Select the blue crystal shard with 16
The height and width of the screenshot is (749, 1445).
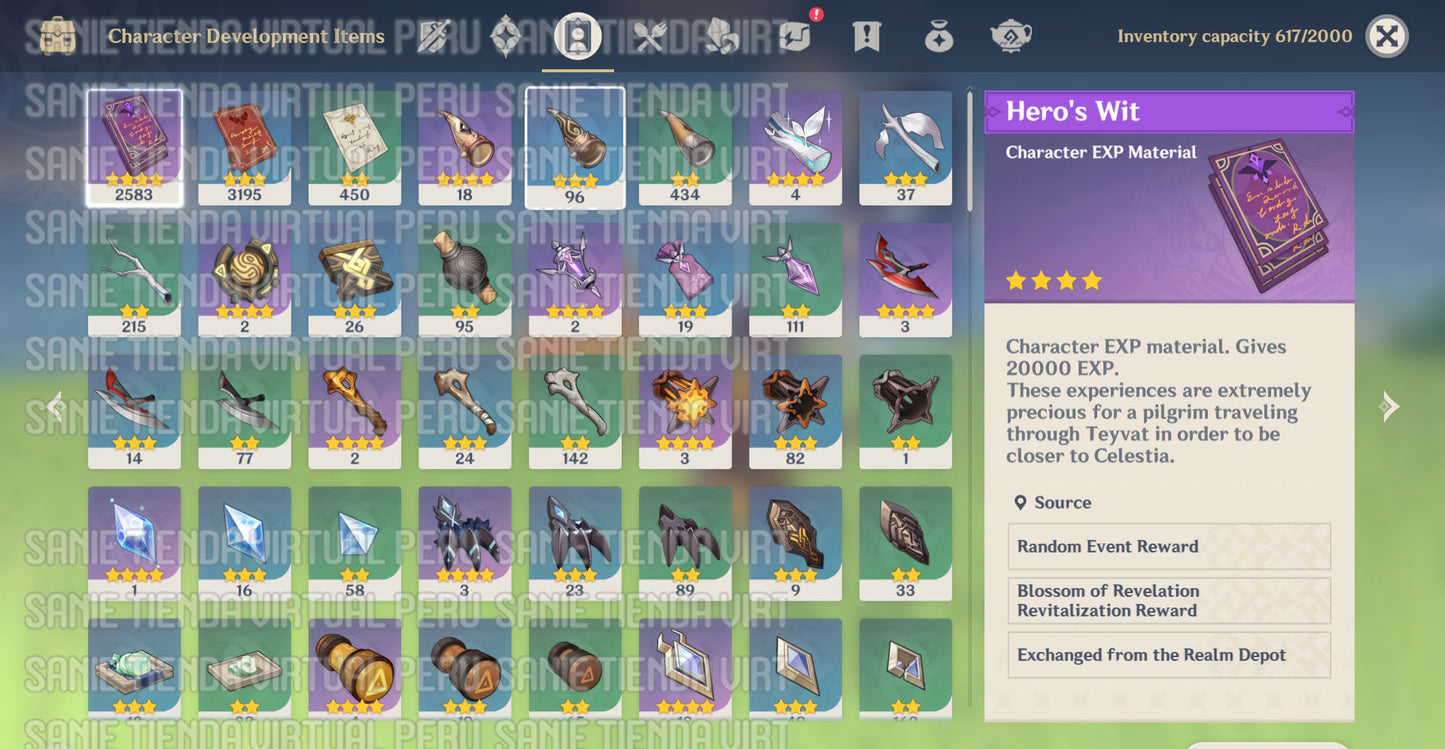tap(244, 543)
